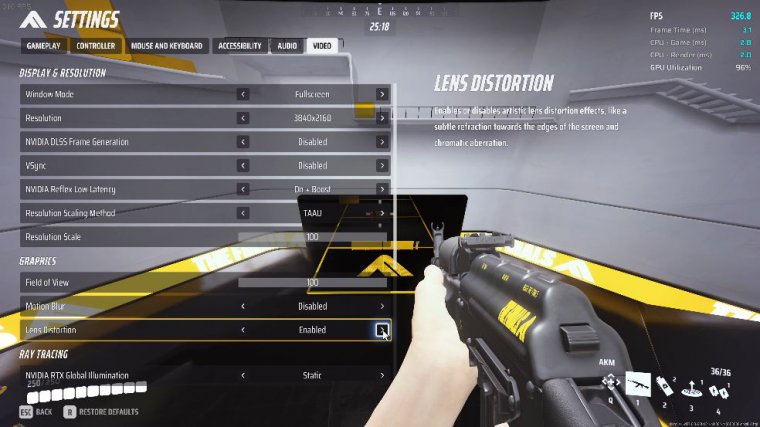Change Resolution with its right arrow
The height and width of the screenshot is (427, 760).
pyautogui.click(x=382, y=118)
